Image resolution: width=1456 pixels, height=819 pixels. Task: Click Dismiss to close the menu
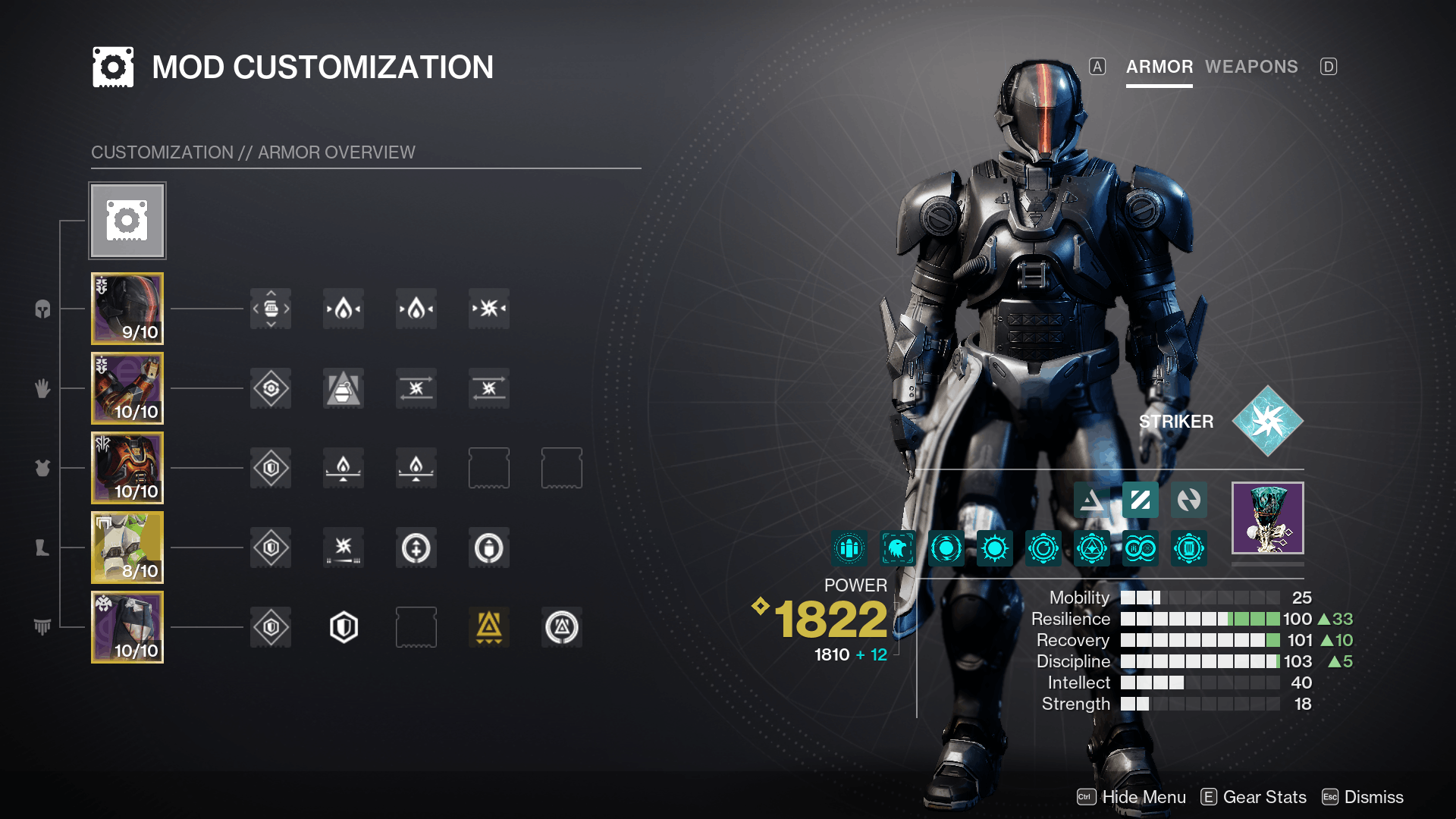[1375, 797]
